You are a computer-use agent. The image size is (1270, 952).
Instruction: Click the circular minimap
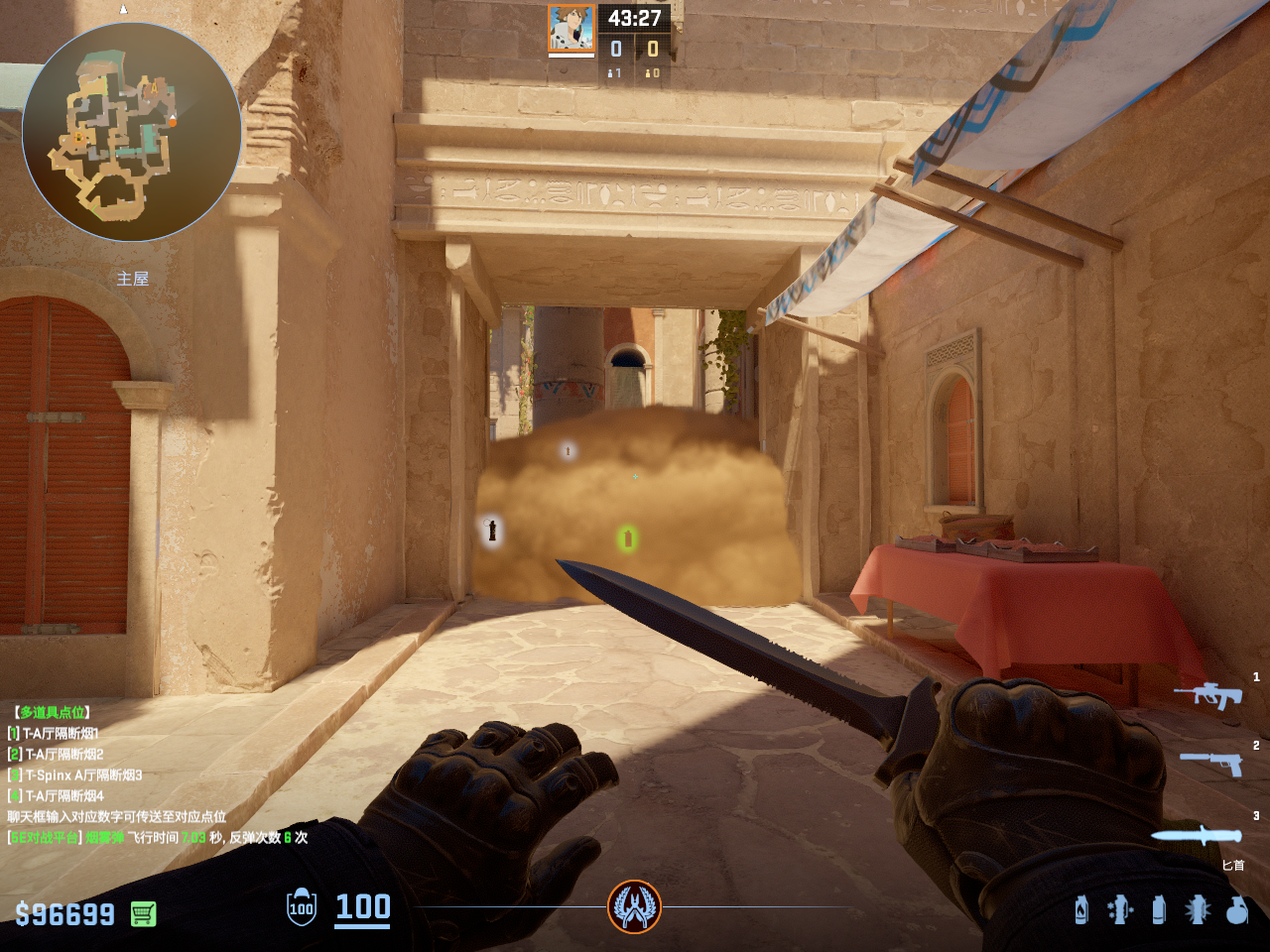coord(132,132)
